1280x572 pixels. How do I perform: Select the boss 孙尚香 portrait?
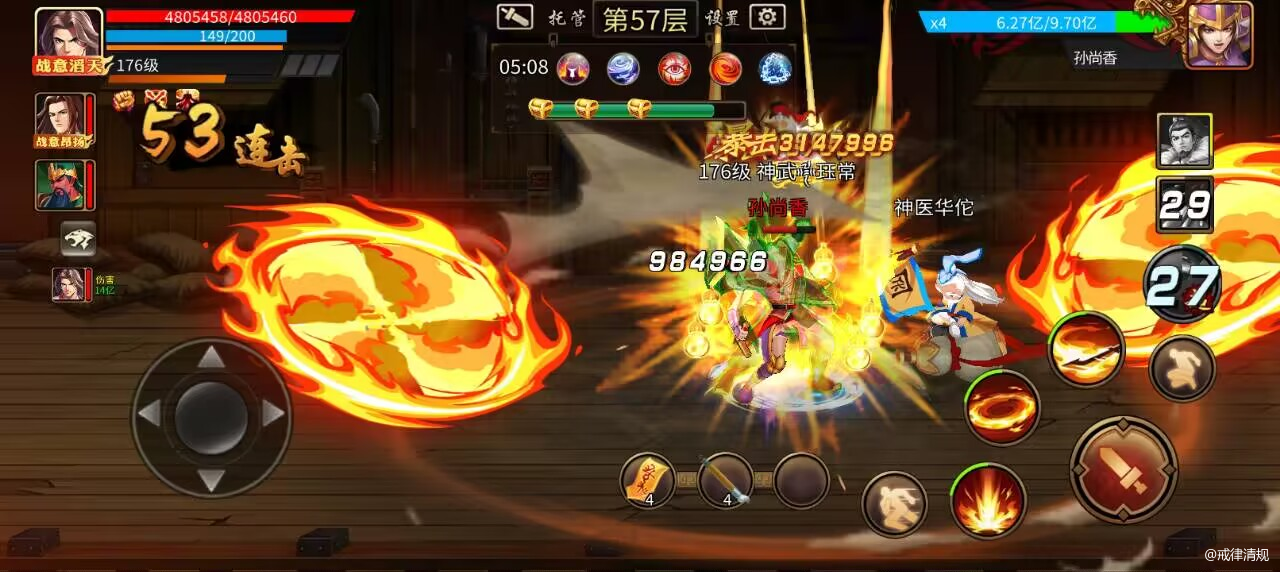1218,35
